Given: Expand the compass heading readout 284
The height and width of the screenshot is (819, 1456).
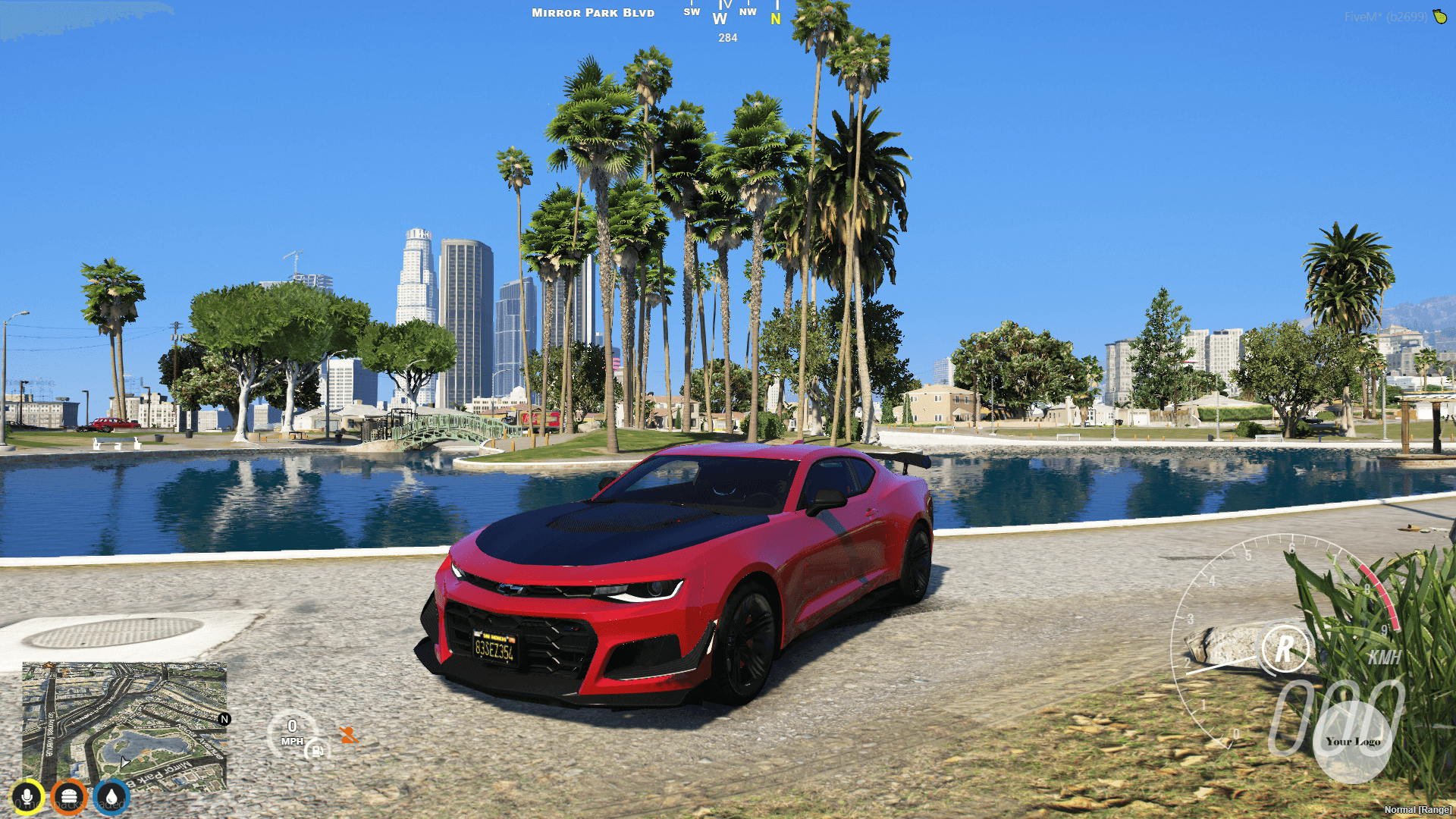Looking at the screenshot, I should pyautogui.click(x=726, y=38).
